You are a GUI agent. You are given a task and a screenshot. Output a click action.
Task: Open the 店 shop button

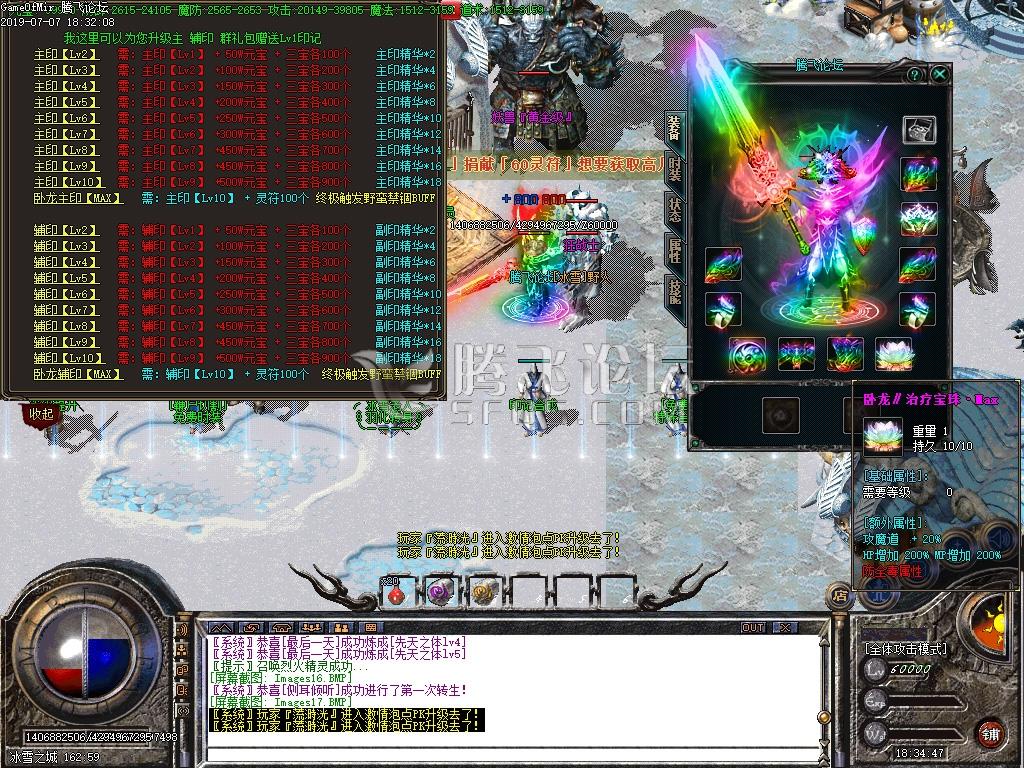[839, 596]
